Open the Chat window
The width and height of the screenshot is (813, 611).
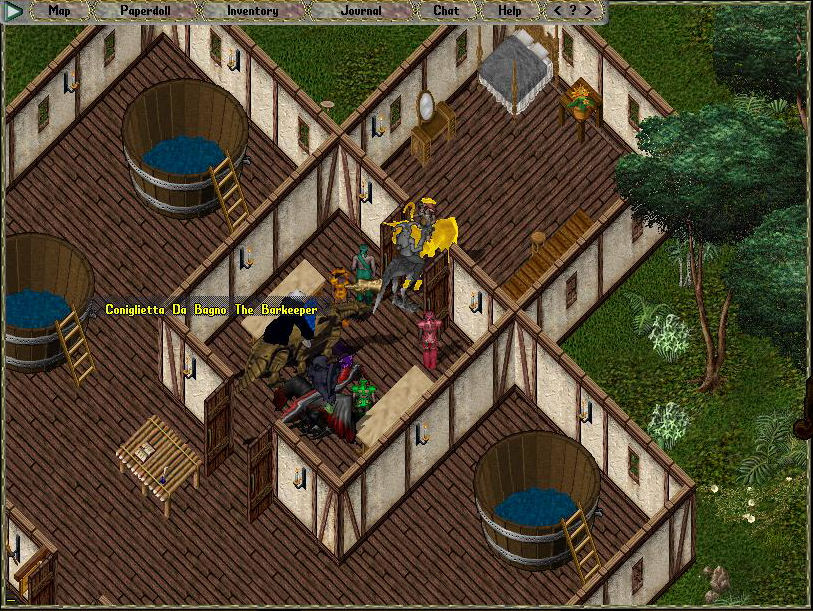pyautogui.click(x=446, y=11)
